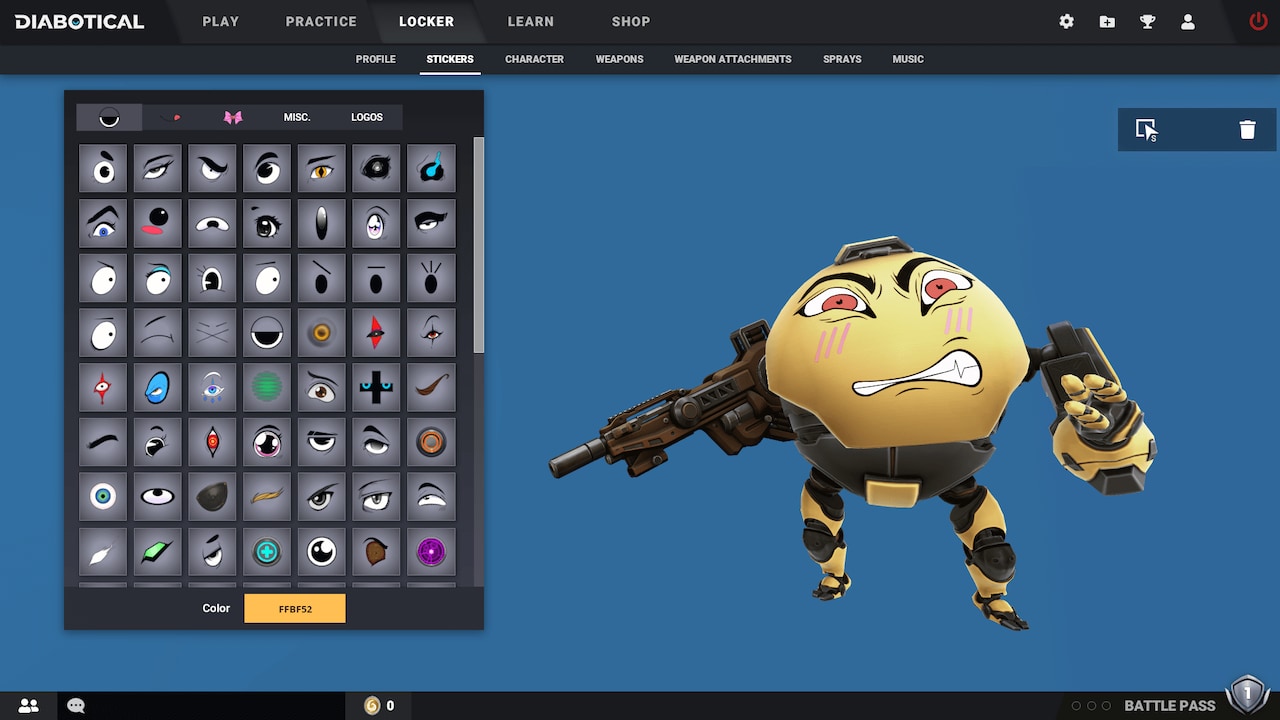Click the FFBF52 color swatch
The width and height of the screenshot is (1280, 720).
[295, 607]
